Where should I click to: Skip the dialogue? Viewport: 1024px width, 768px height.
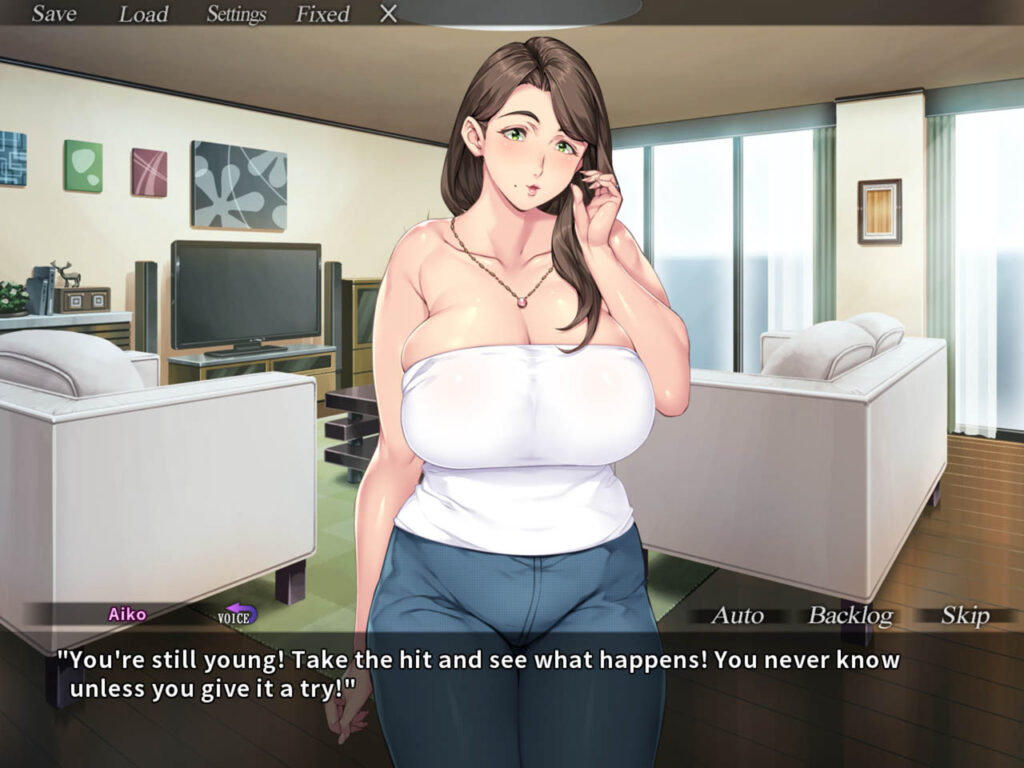965,615
